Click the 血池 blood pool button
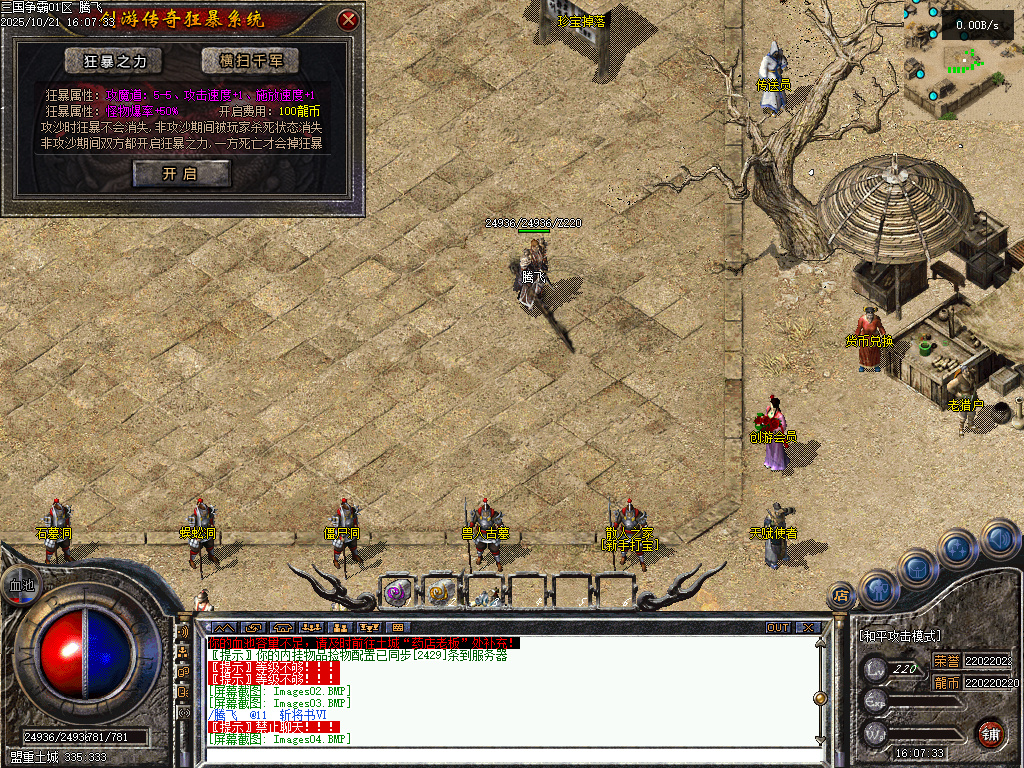Screen dimensions: 1024x768 point(19,586)
